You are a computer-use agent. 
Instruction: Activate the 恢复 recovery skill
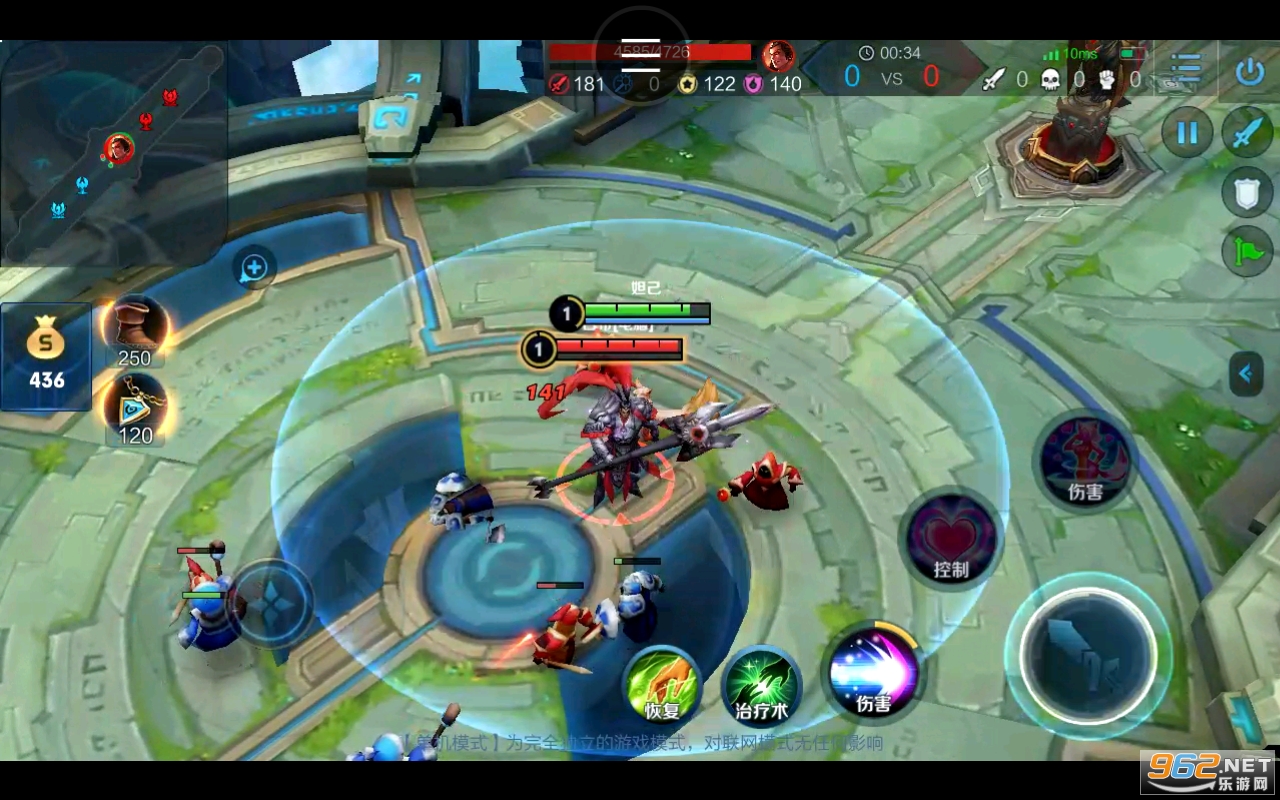[x=662, y=685]
